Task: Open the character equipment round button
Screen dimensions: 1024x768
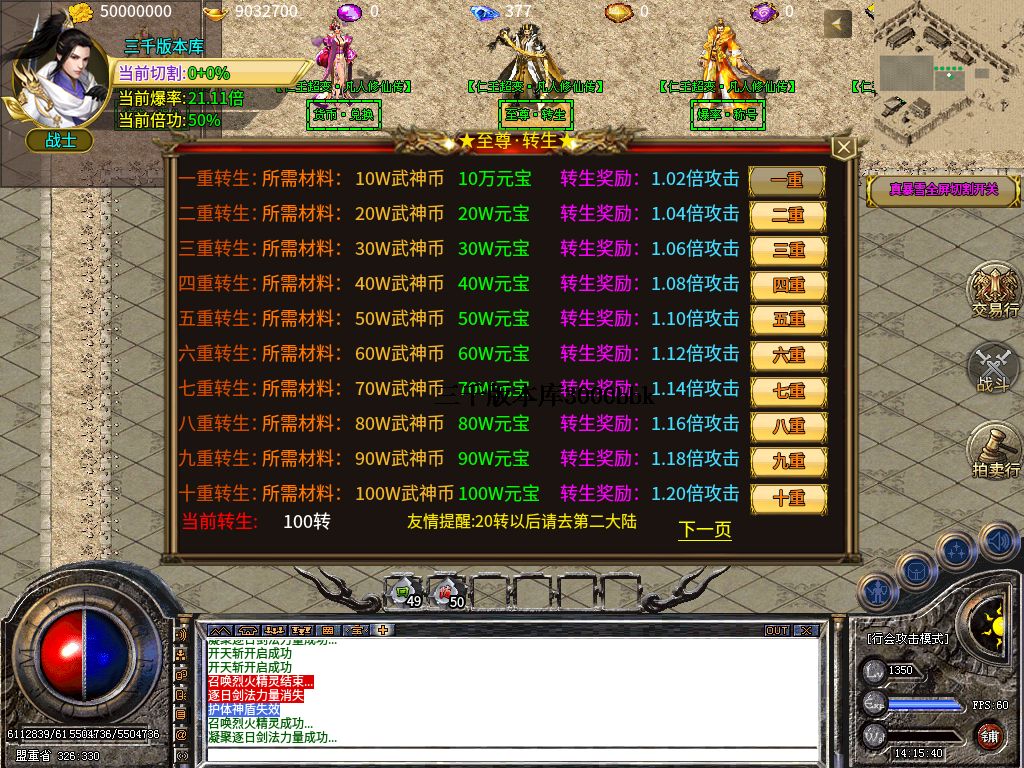Action: (877, 593)
